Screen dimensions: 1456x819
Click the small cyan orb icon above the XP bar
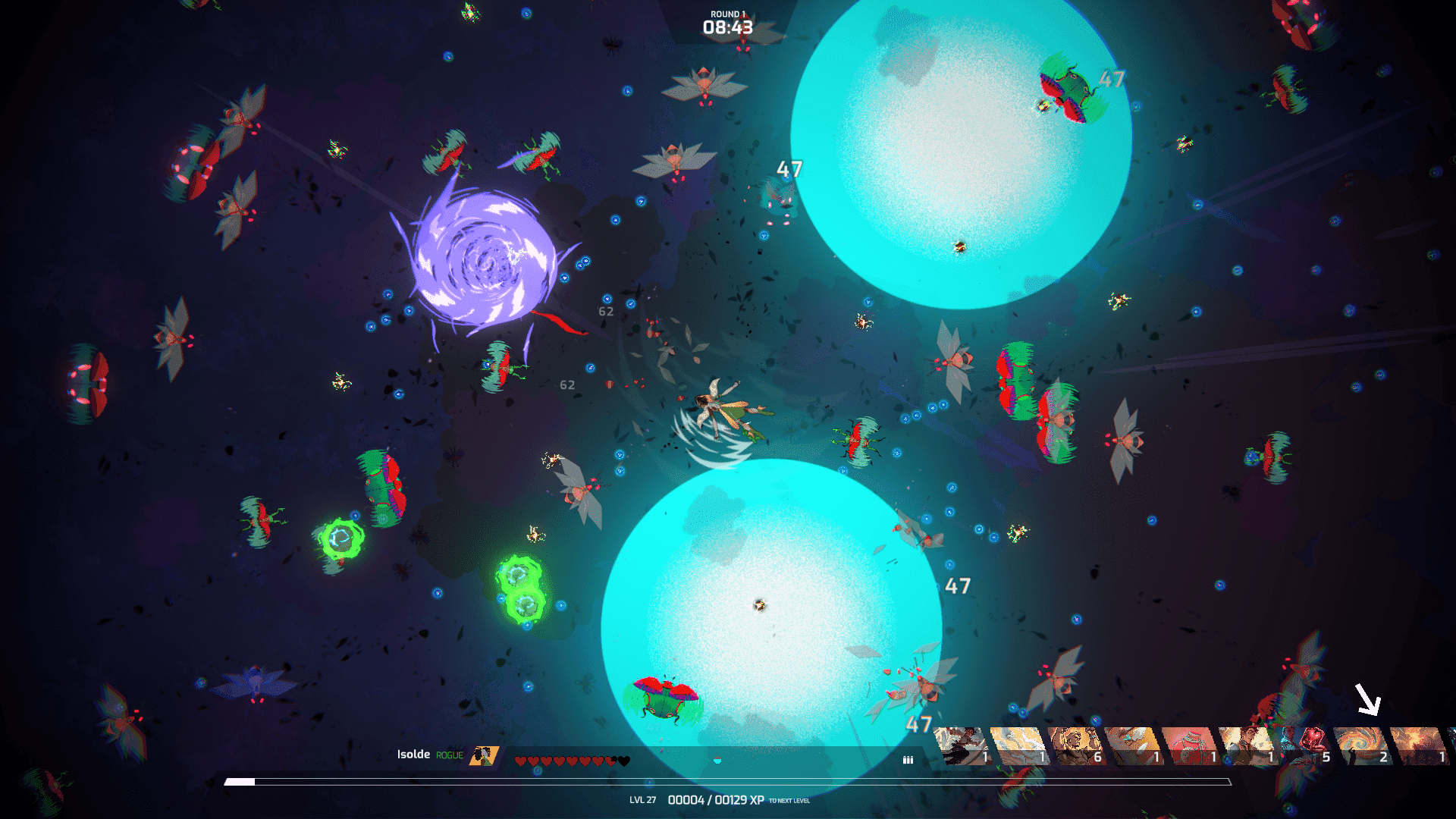[x=717, y=760]
